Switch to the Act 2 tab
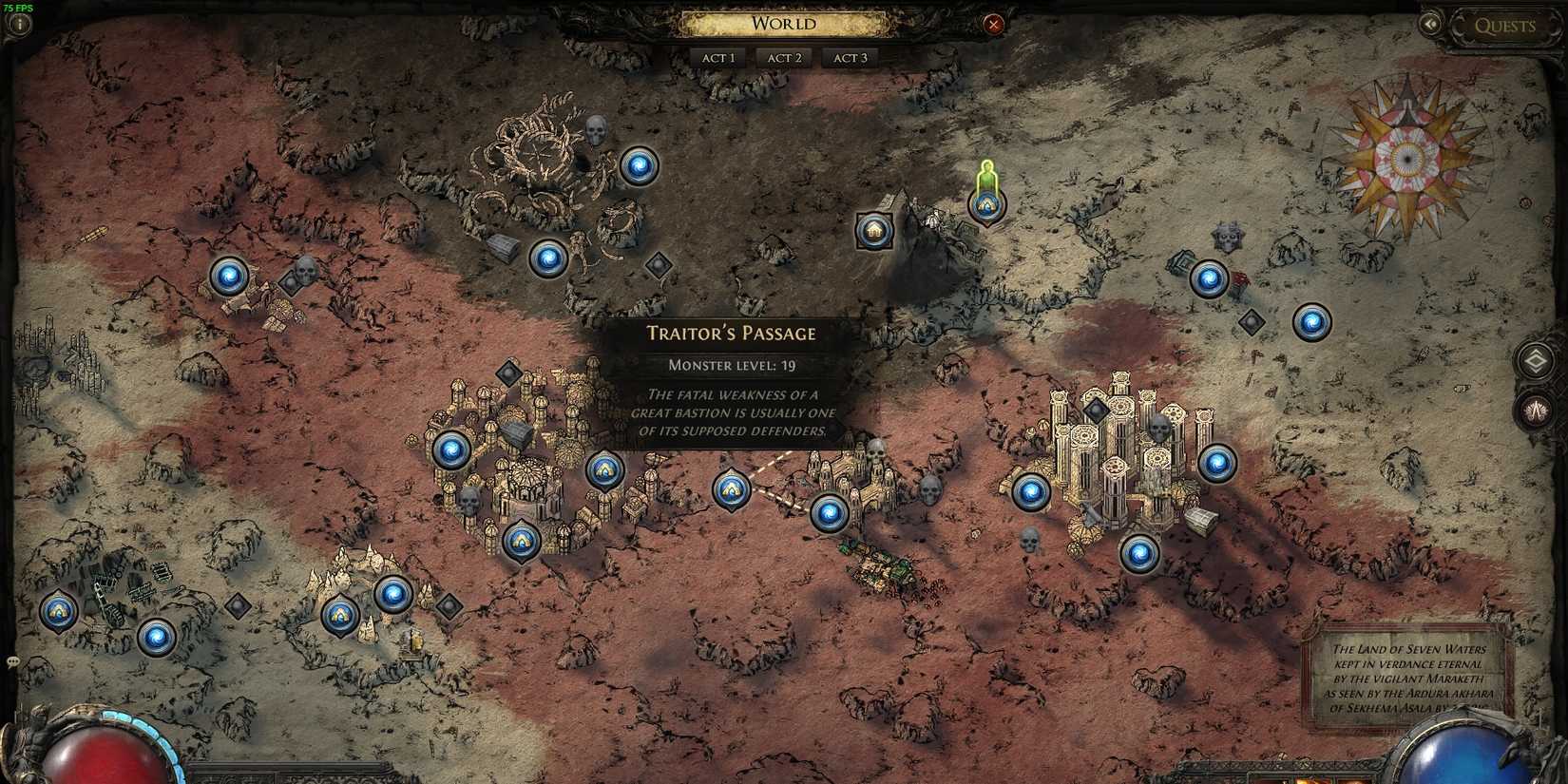This screenshot has height=784, width=1568. point(783,58)
